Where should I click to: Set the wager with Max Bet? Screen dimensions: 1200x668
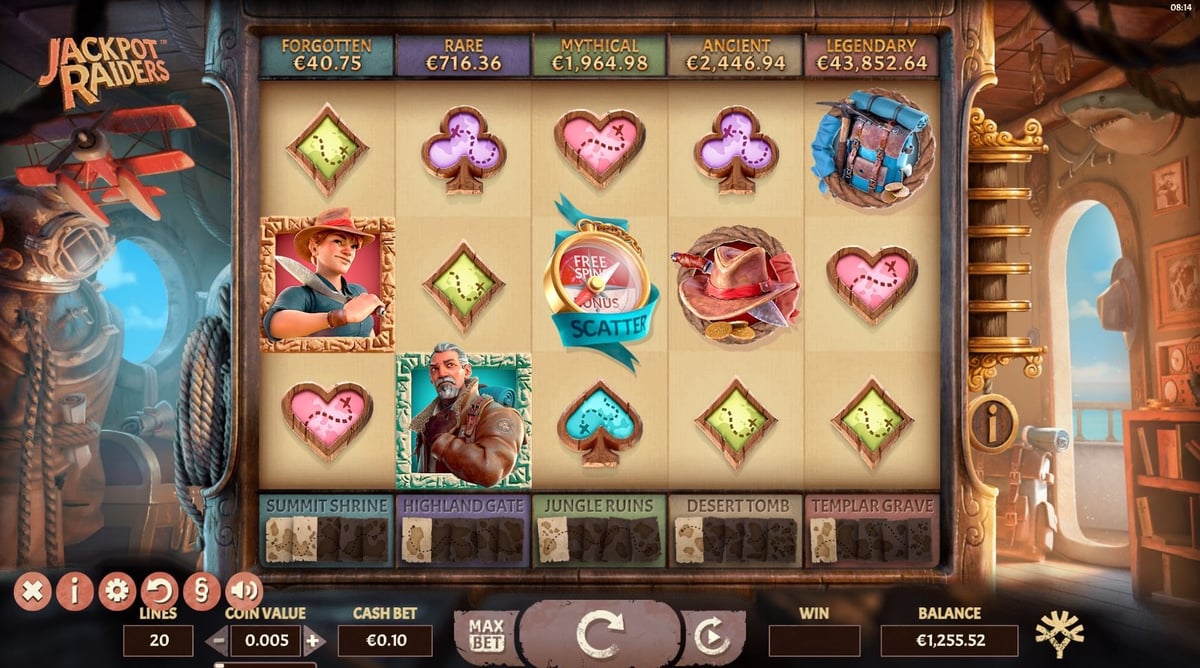click(485, 634)
